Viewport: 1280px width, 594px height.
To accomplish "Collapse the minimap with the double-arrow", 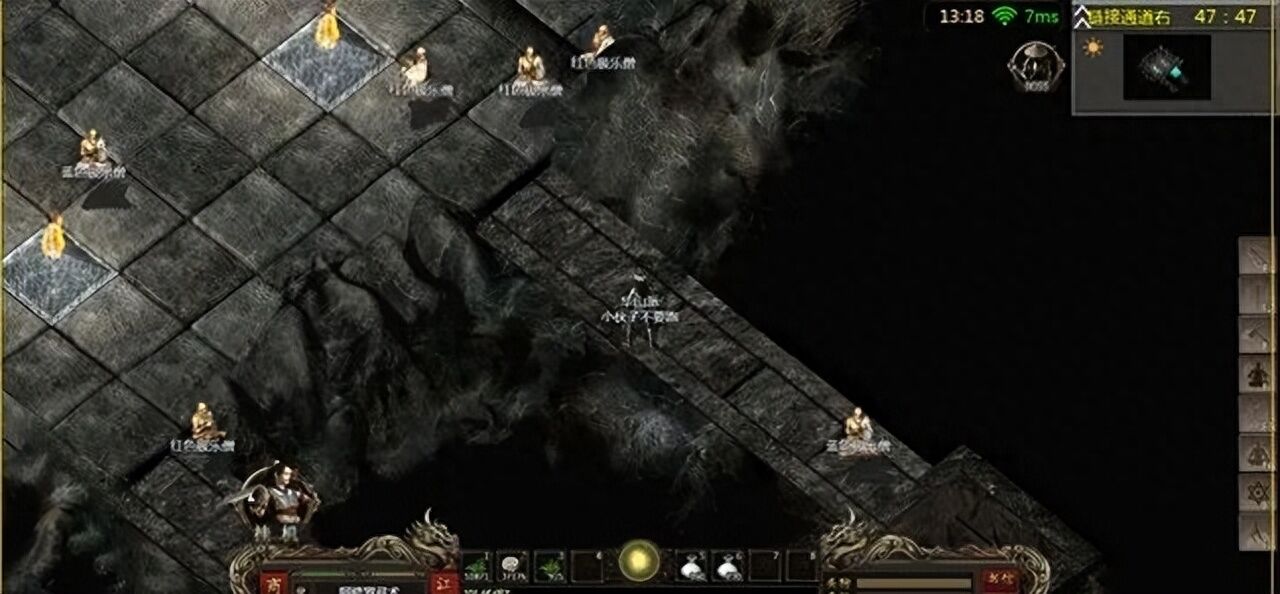I will pos(1083,16).
